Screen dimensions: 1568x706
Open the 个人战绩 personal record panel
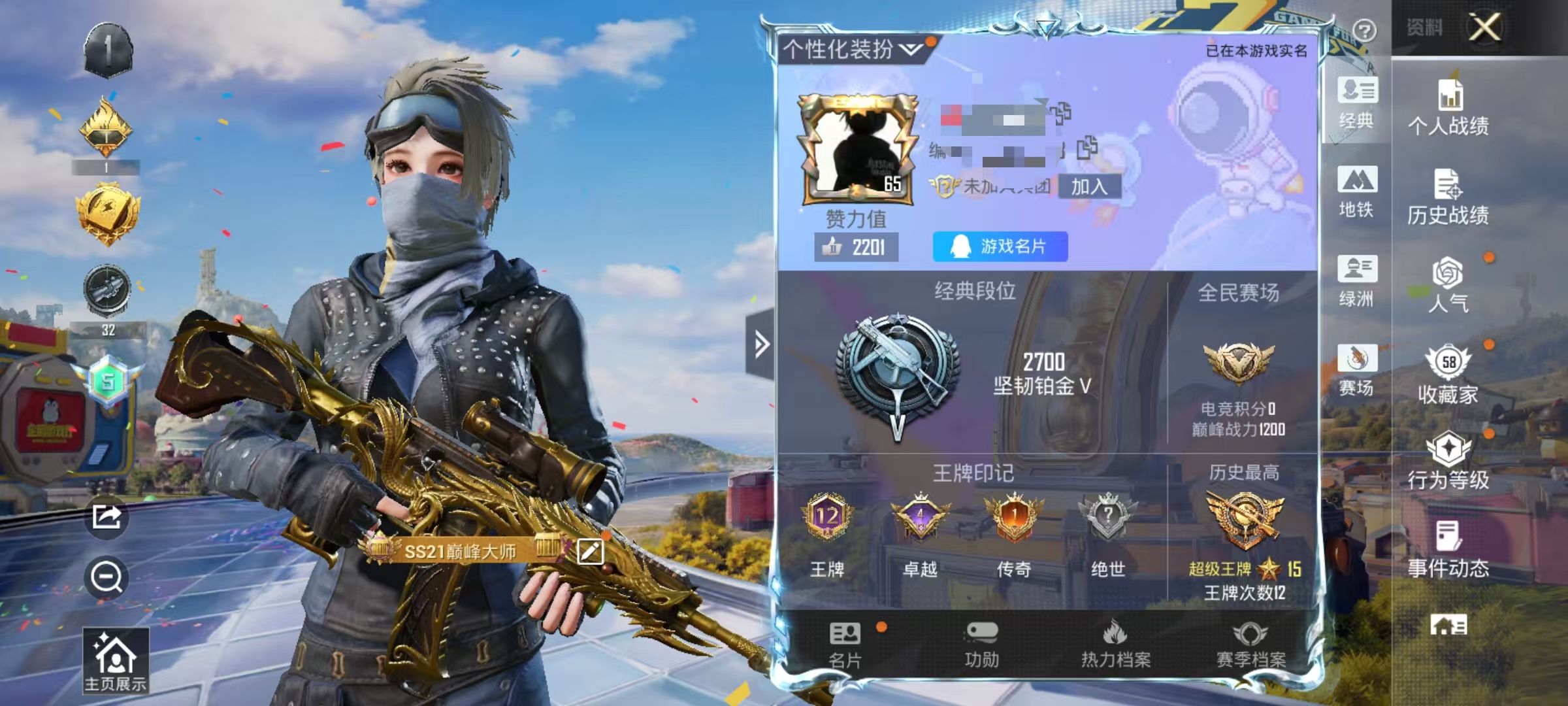click(1449, 114)
